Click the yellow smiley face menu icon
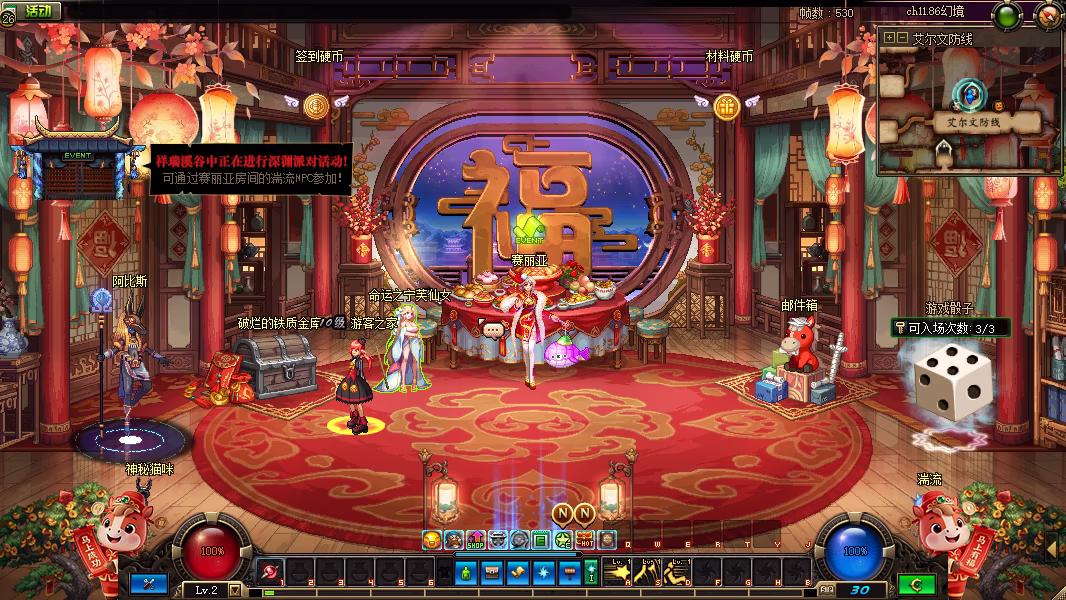The width and height of the screenshot is (1066, 600). click(x=432, y=540)
